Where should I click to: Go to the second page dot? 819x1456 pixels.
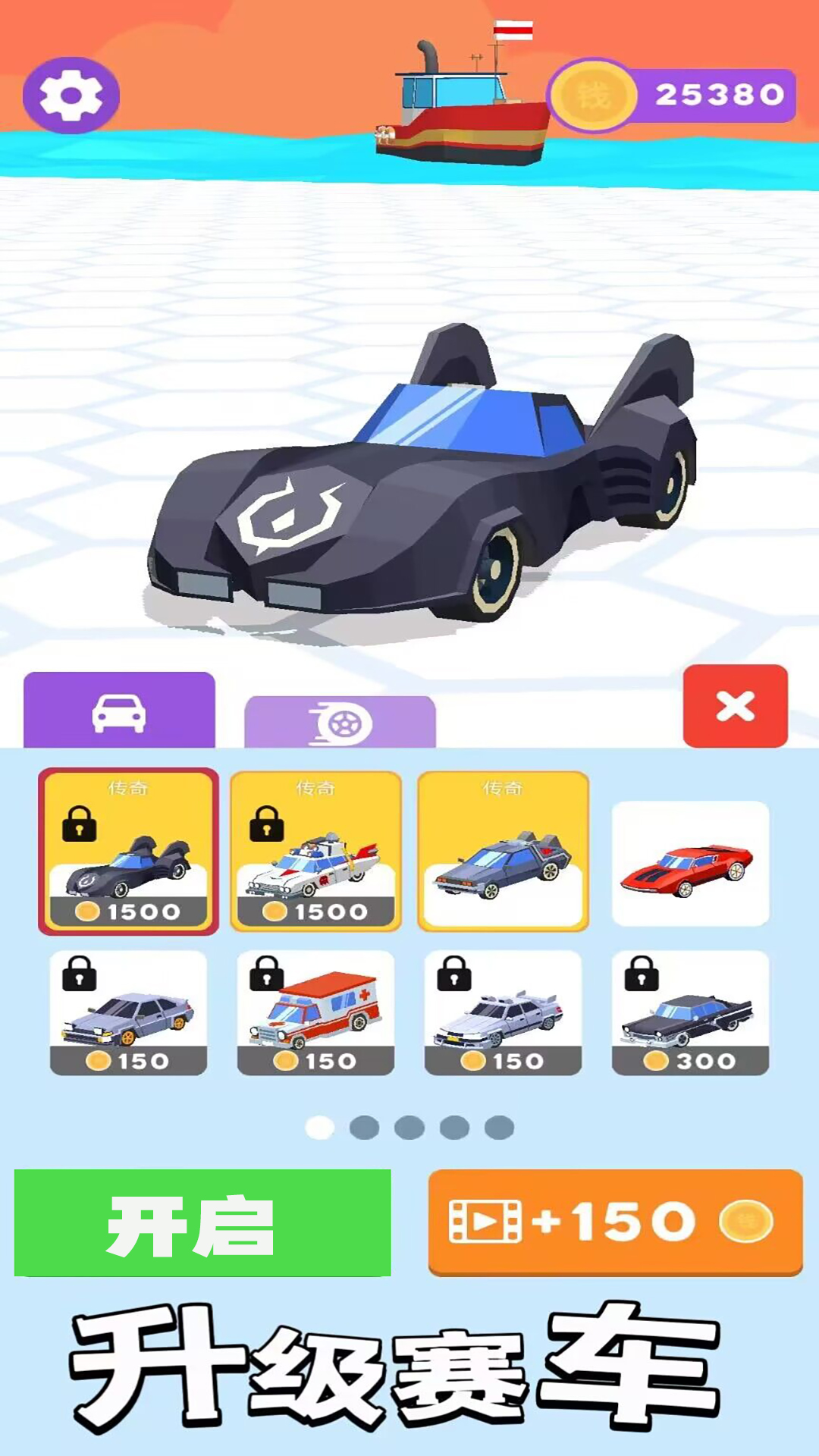364,1128
